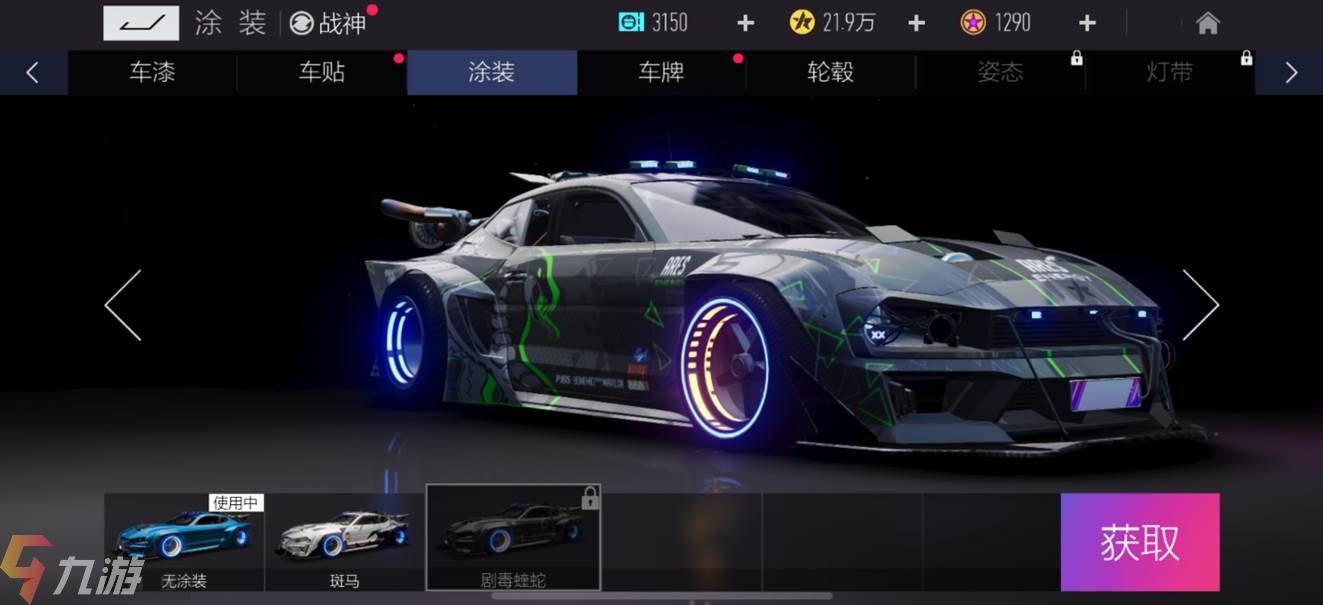Viewport: 1323px width, 605px height.
Task: Open the 轮毂 wheel rim tab
Action: coord(831,72)
